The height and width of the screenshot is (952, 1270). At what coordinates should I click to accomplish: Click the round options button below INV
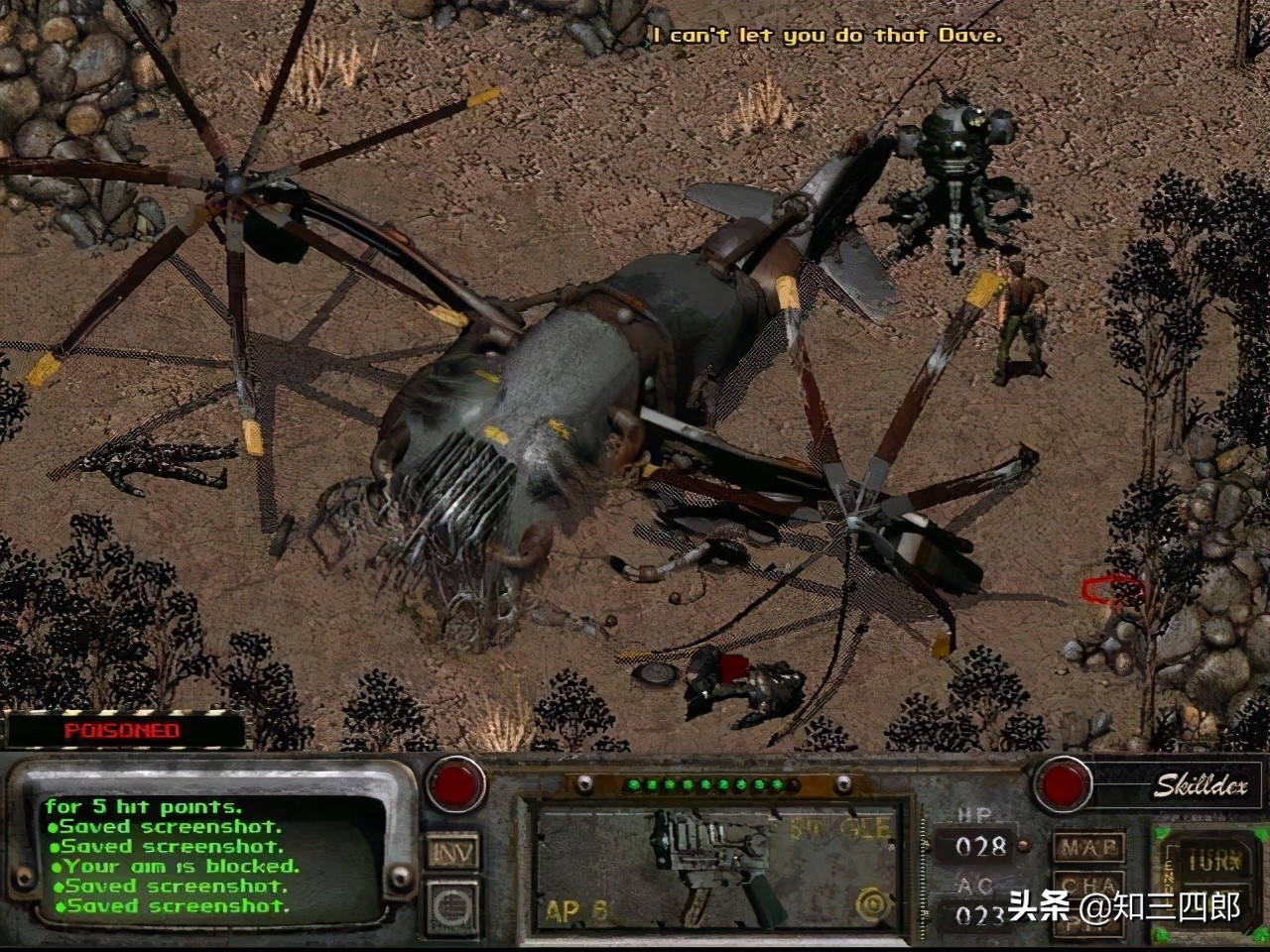tap(452, 905)
